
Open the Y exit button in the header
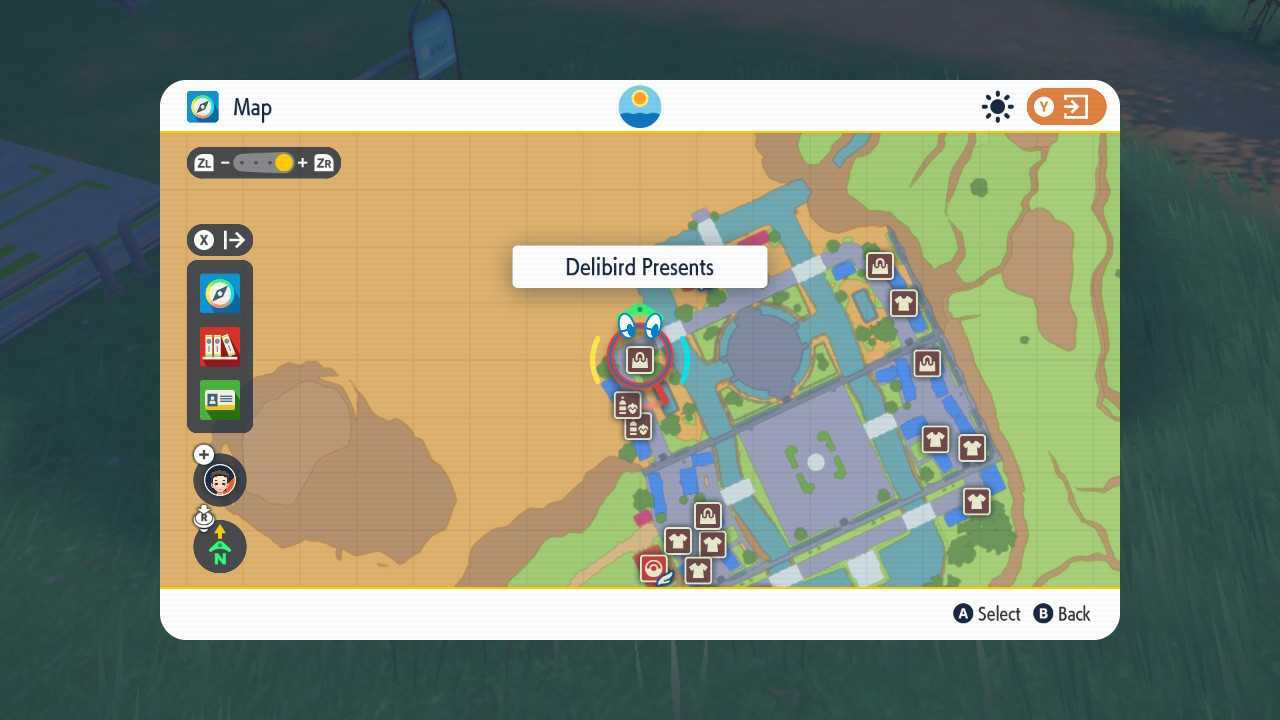point(1065,106)
